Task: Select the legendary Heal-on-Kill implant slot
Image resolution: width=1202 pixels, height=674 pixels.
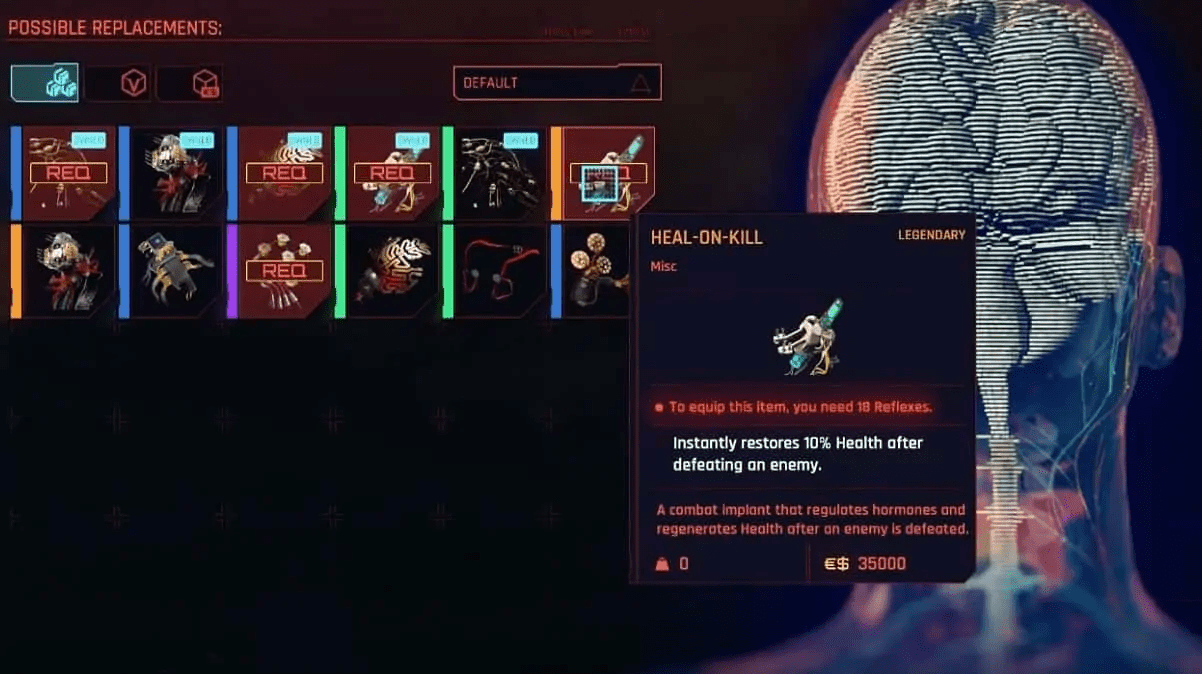Action: tap(606, 173)
